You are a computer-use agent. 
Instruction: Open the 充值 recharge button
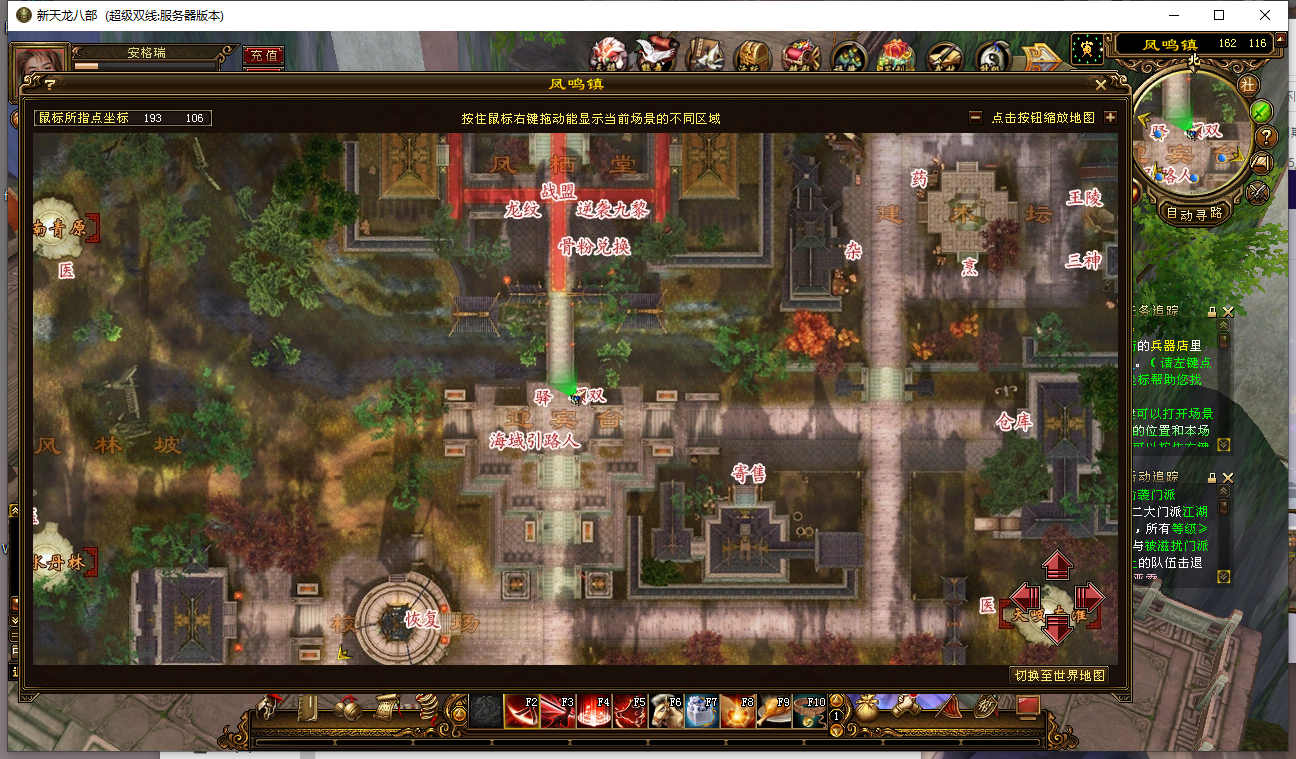[x=263, y=55]
